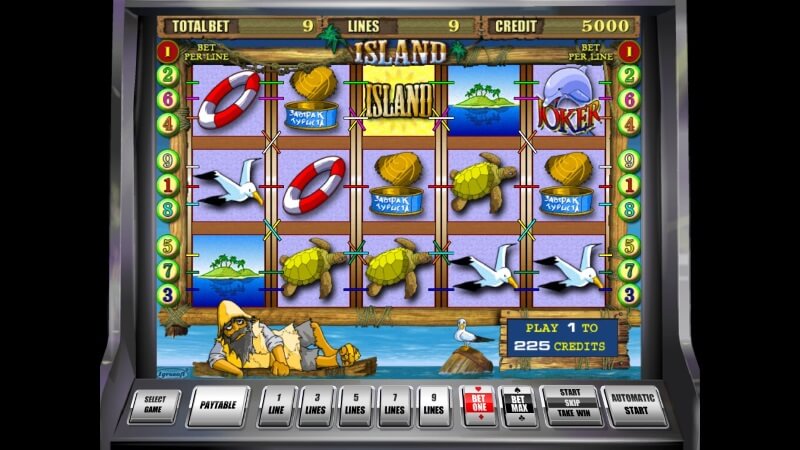Show the Paytable
The width and height of the screenshot is (800, 450).
point(218,405)
